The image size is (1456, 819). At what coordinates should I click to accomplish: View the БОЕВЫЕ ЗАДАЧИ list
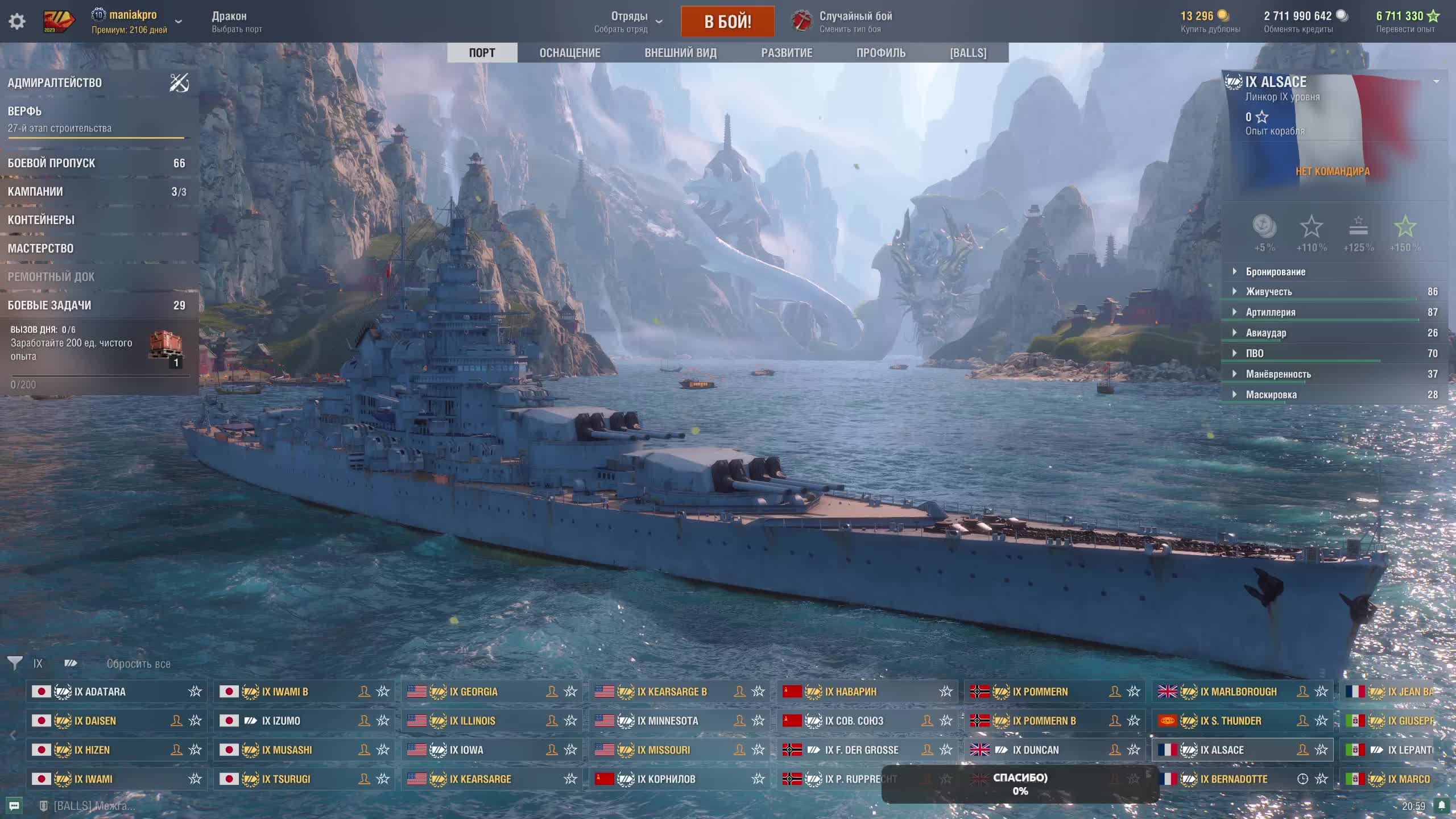[x=49, y=305]
